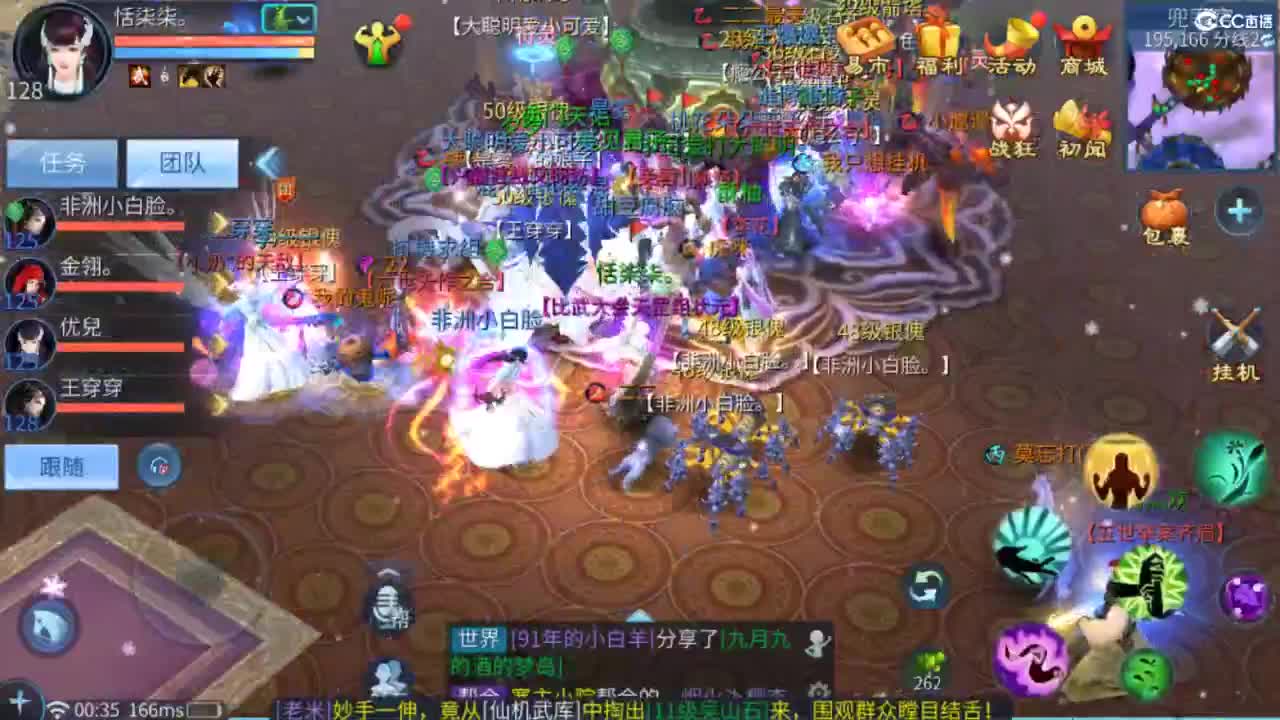
Task: Toggle the voice chat microphone
Action: (388, 605)
